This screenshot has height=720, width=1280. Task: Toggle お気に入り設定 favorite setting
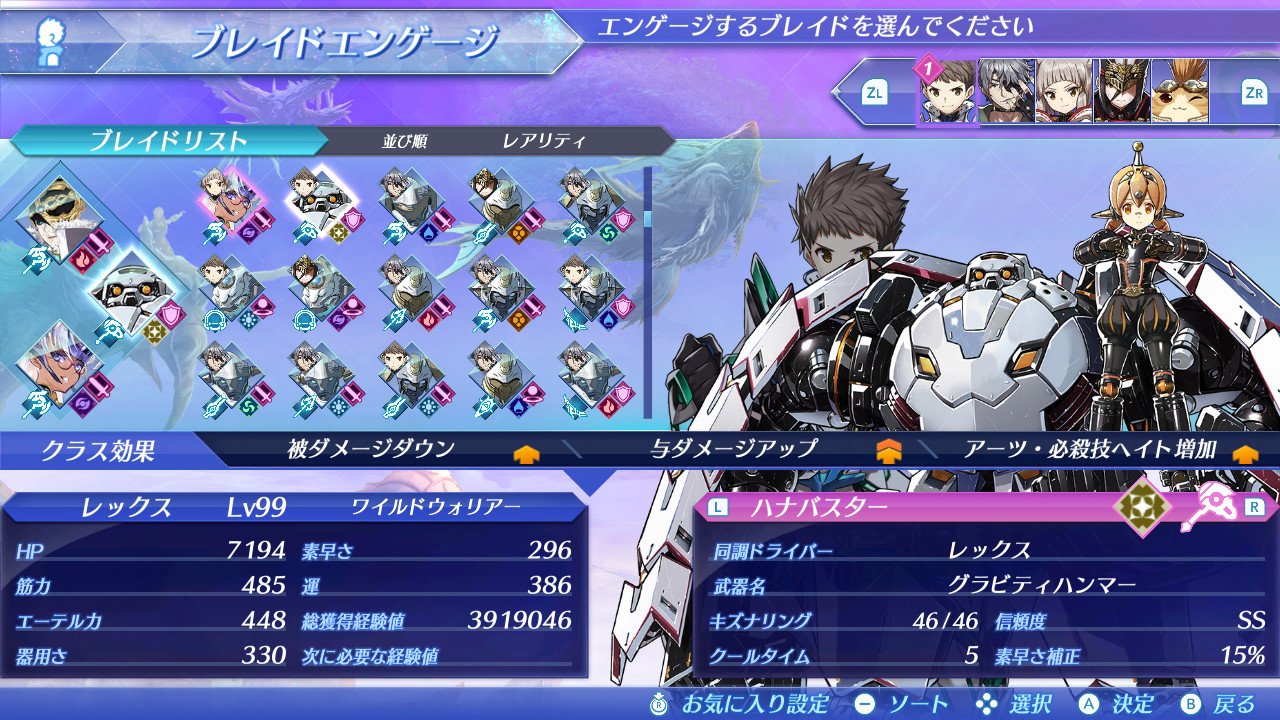[x=700, y=703]
